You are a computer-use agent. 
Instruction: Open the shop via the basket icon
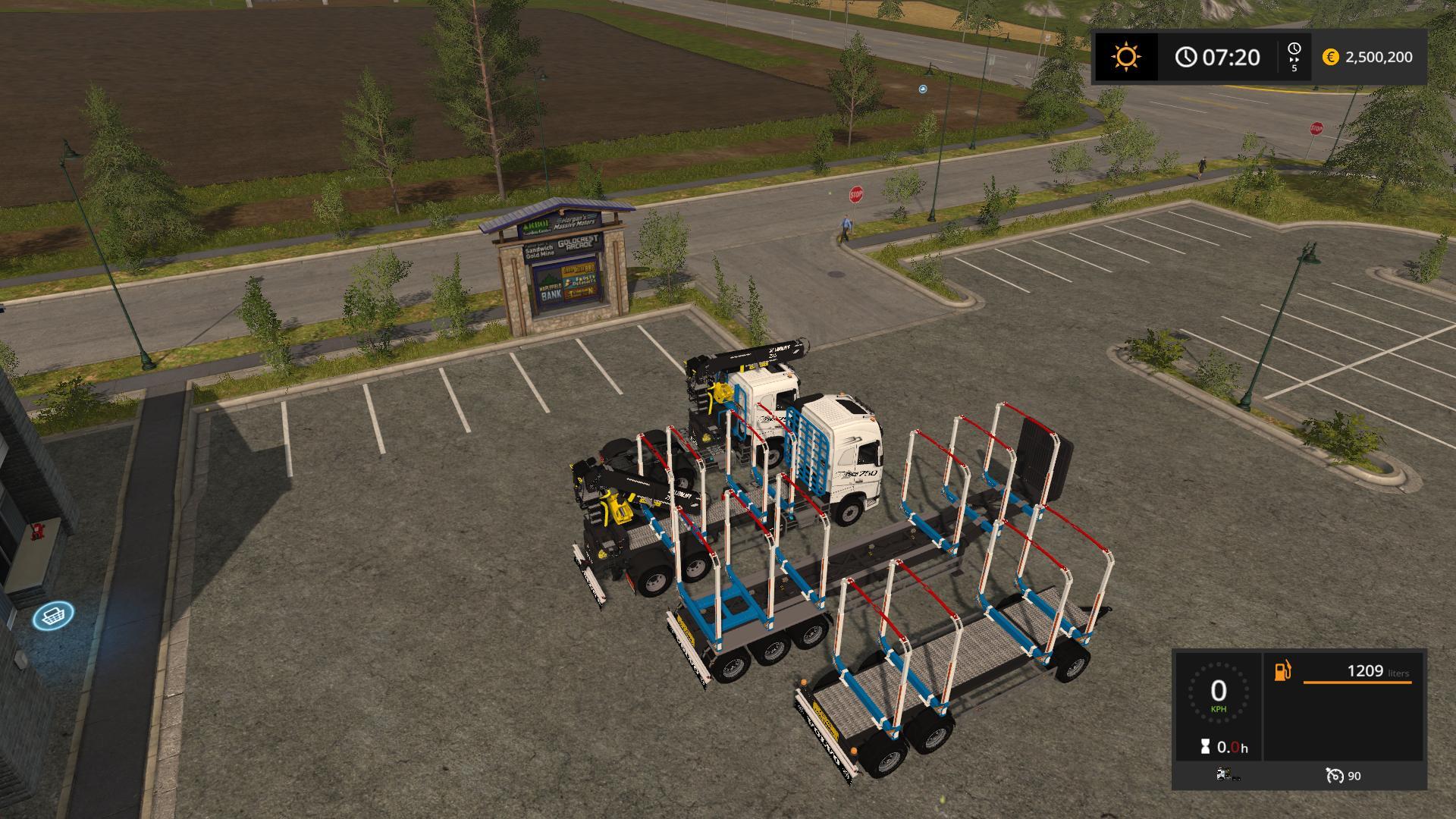(53, 615)
